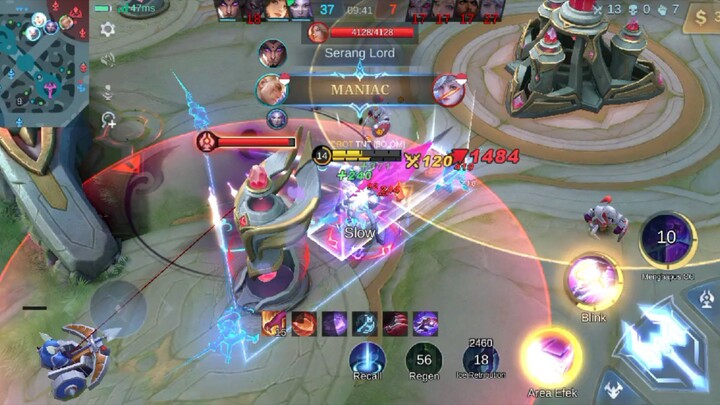
Task: Tap the Serang Lord hero portrait
Action: point(317,32)
